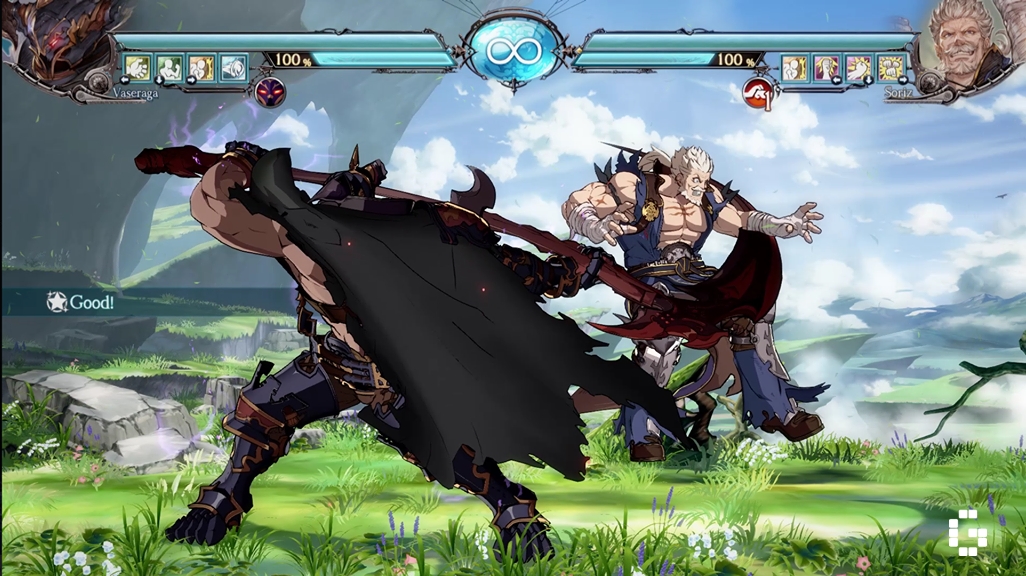The width and height of the screenshot is (1026, 576).
Task: Activate Soriz's purple left-arrow skill icon
Action: (x=826, y=67)
